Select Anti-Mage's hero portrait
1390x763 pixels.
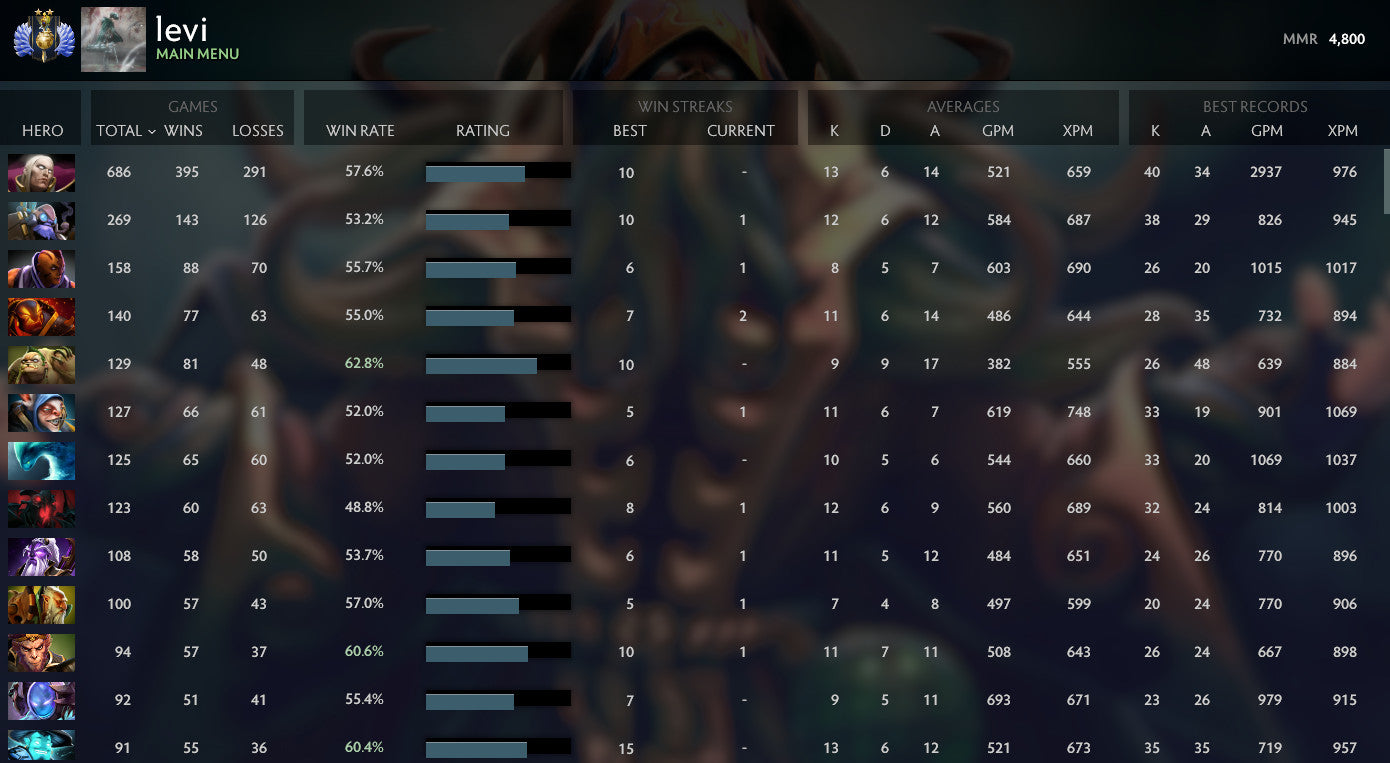point(41,267)
